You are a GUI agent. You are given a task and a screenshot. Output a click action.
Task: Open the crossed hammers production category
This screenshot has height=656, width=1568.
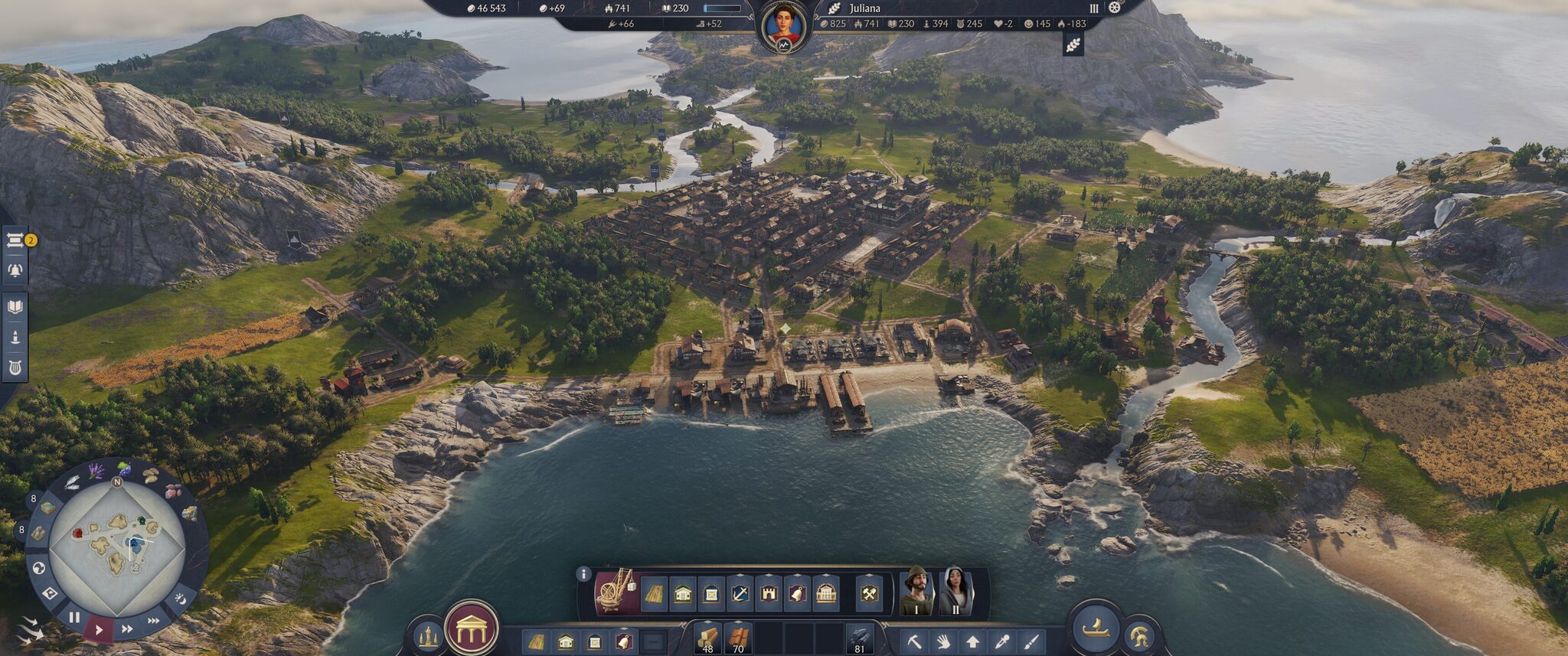coord(869,594)
